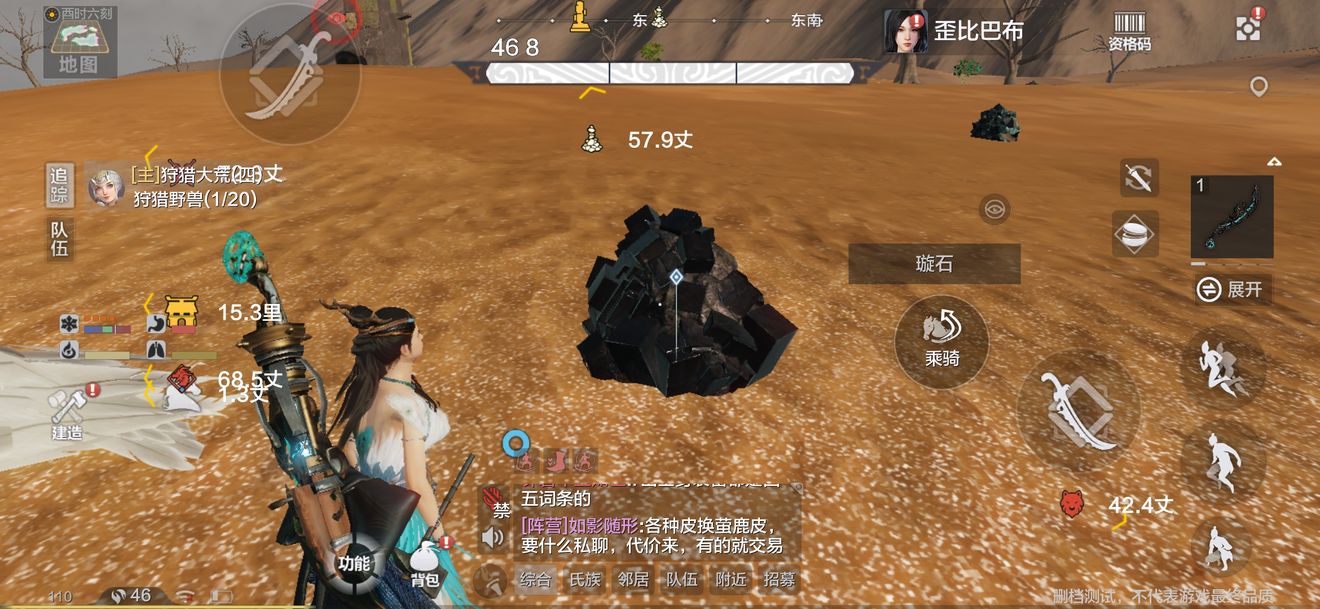Select the equipped blade weapon slot
1320x609 pixels.
coord(1232,217)
